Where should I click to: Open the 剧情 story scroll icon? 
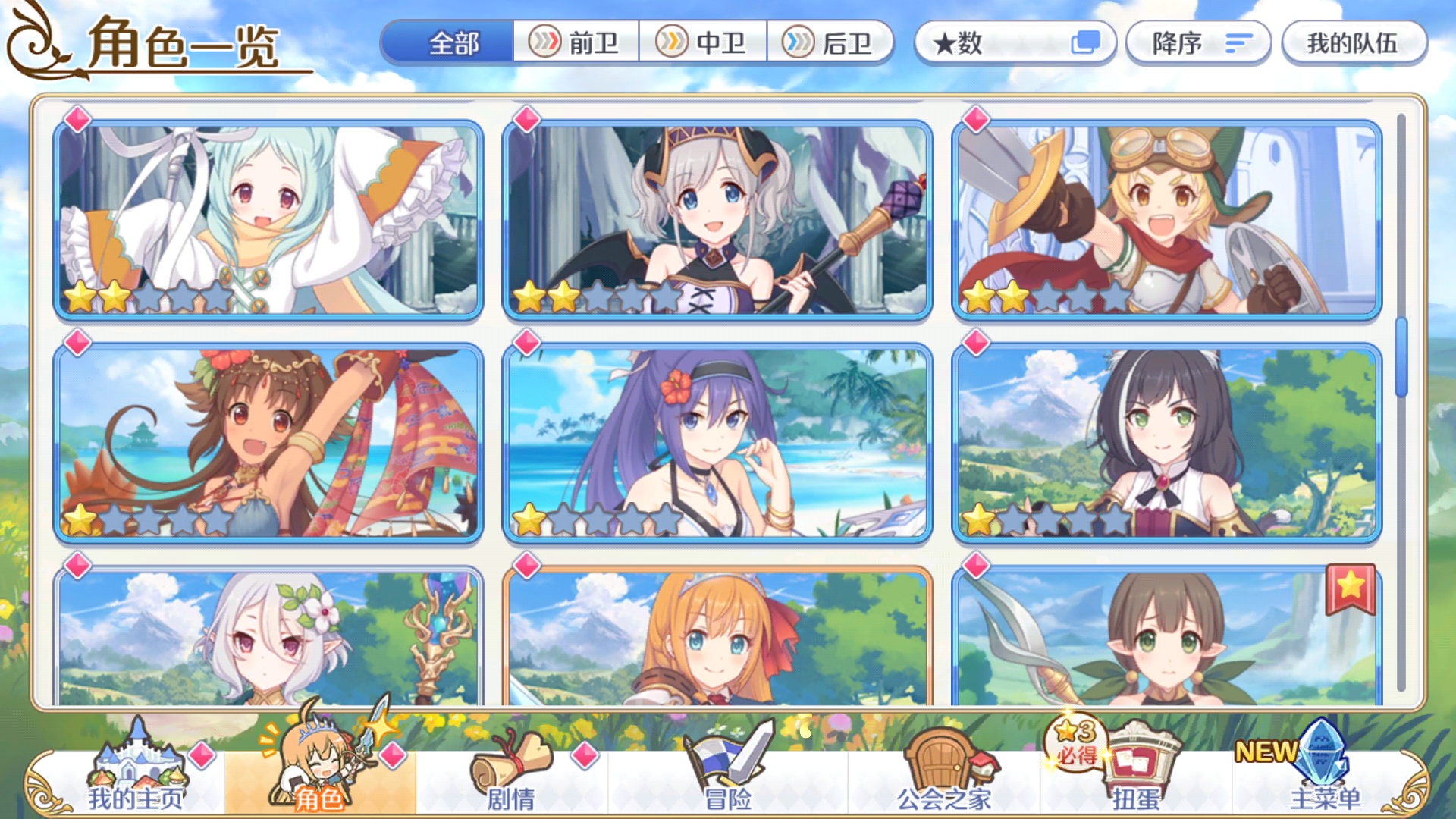(510, 770)
